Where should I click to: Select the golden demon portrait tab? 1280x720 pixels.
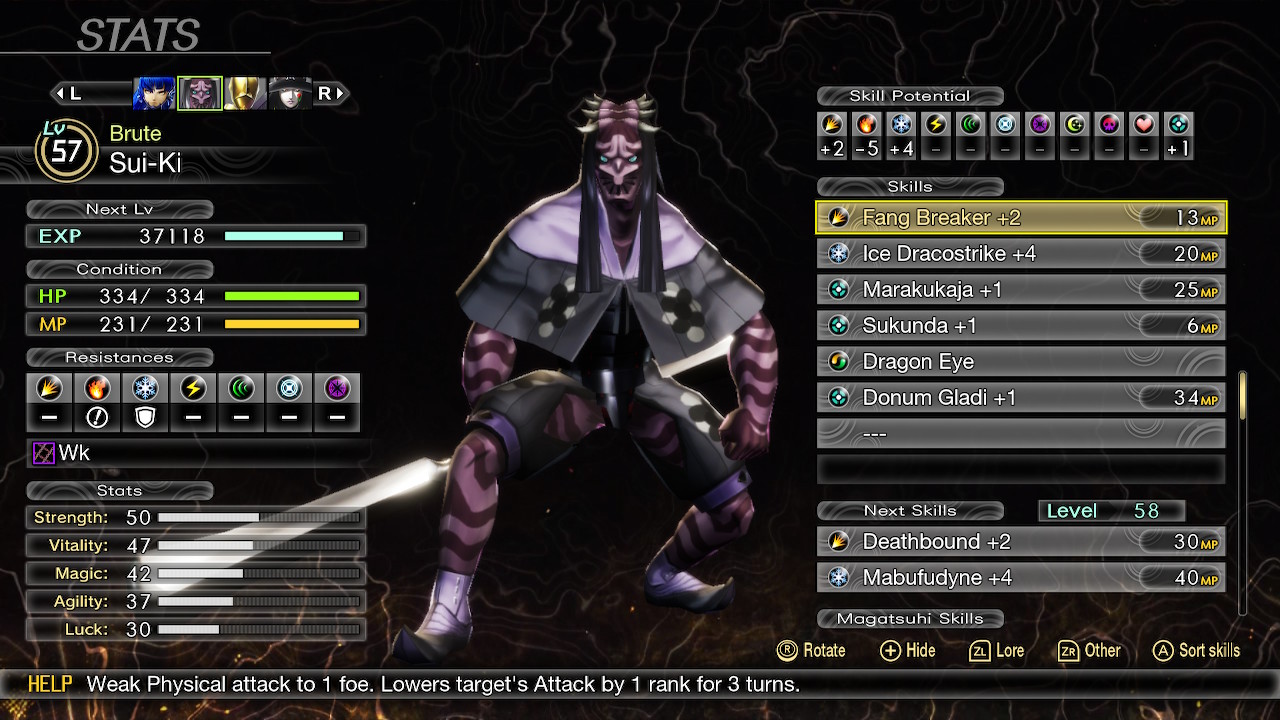coord(245,92)
